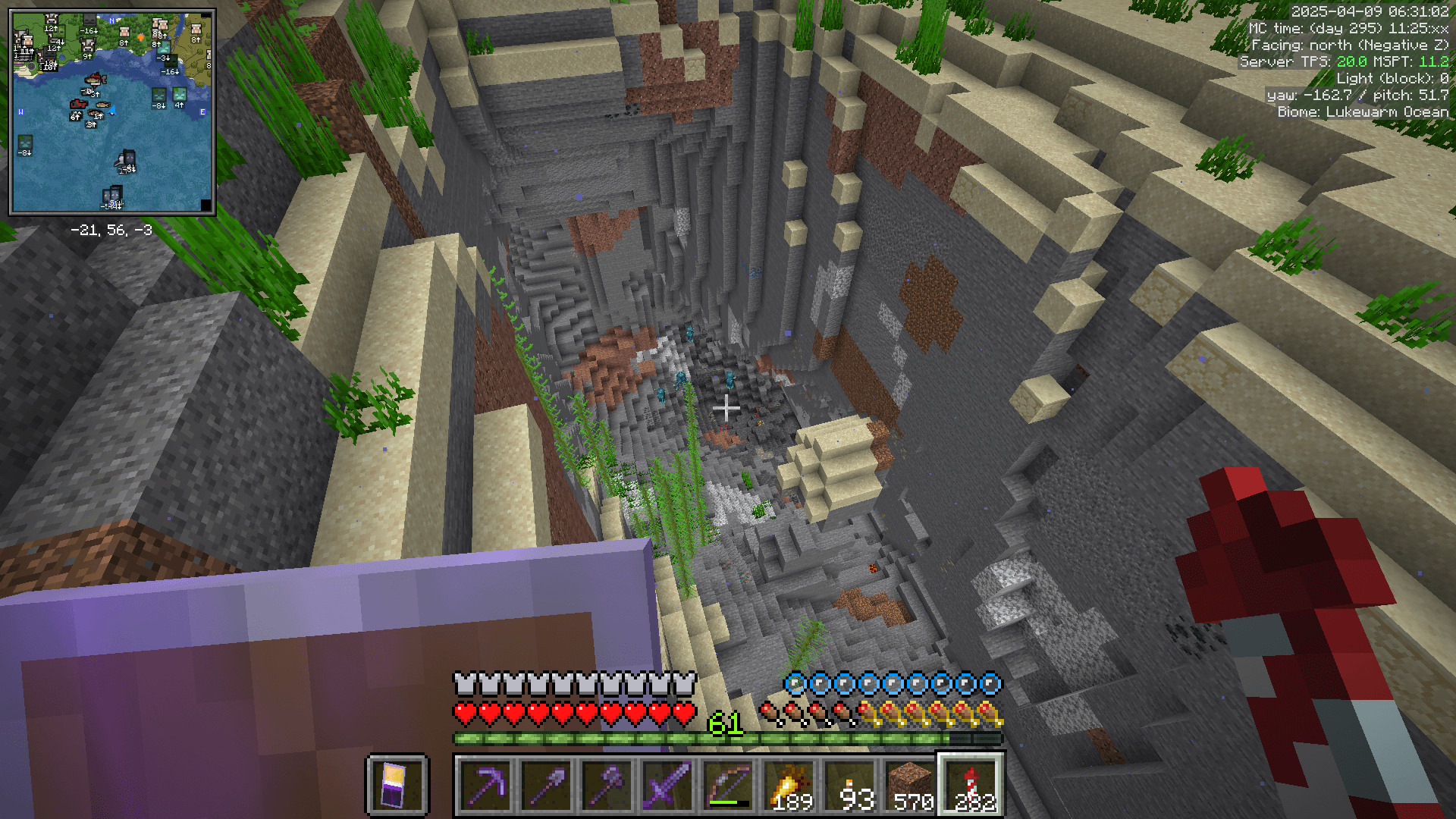1456x819 pixels.
Task: Select the enchanted sword hotbar slot
Action: [667, 785]
